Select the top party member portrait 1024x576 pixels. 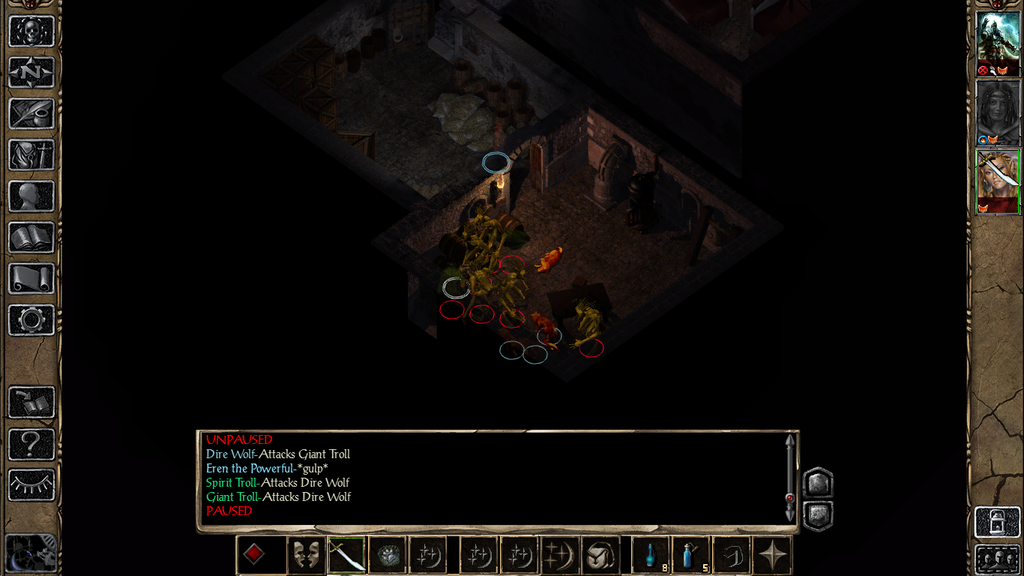point(997,38)
